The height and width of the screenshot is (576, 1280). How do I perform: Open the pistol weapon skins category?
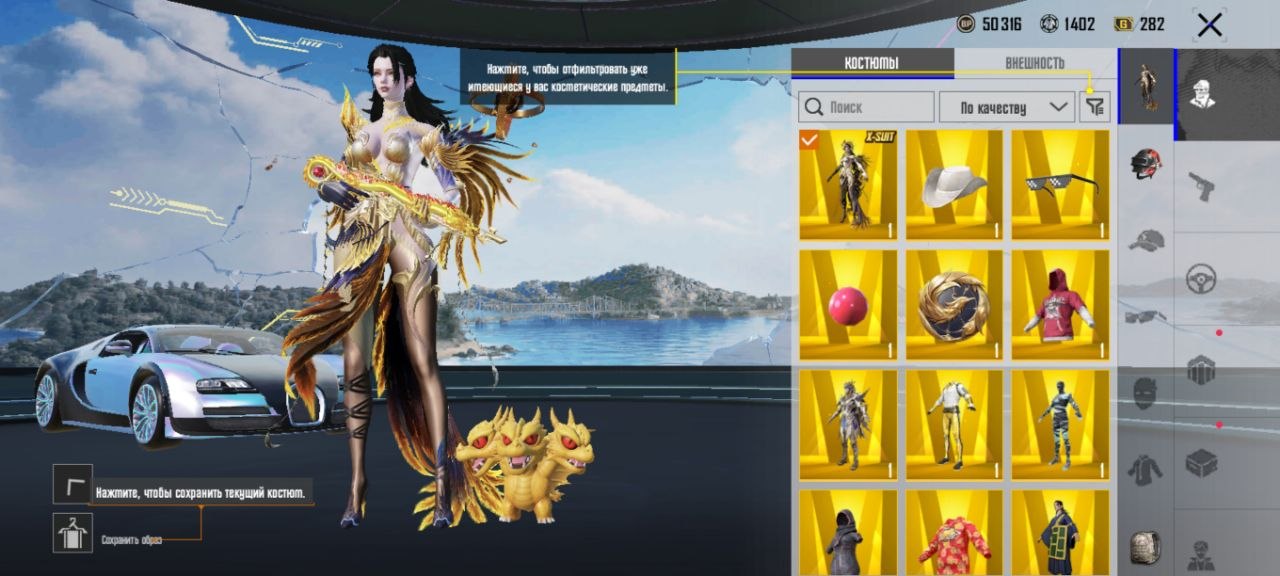(1201, 185)
